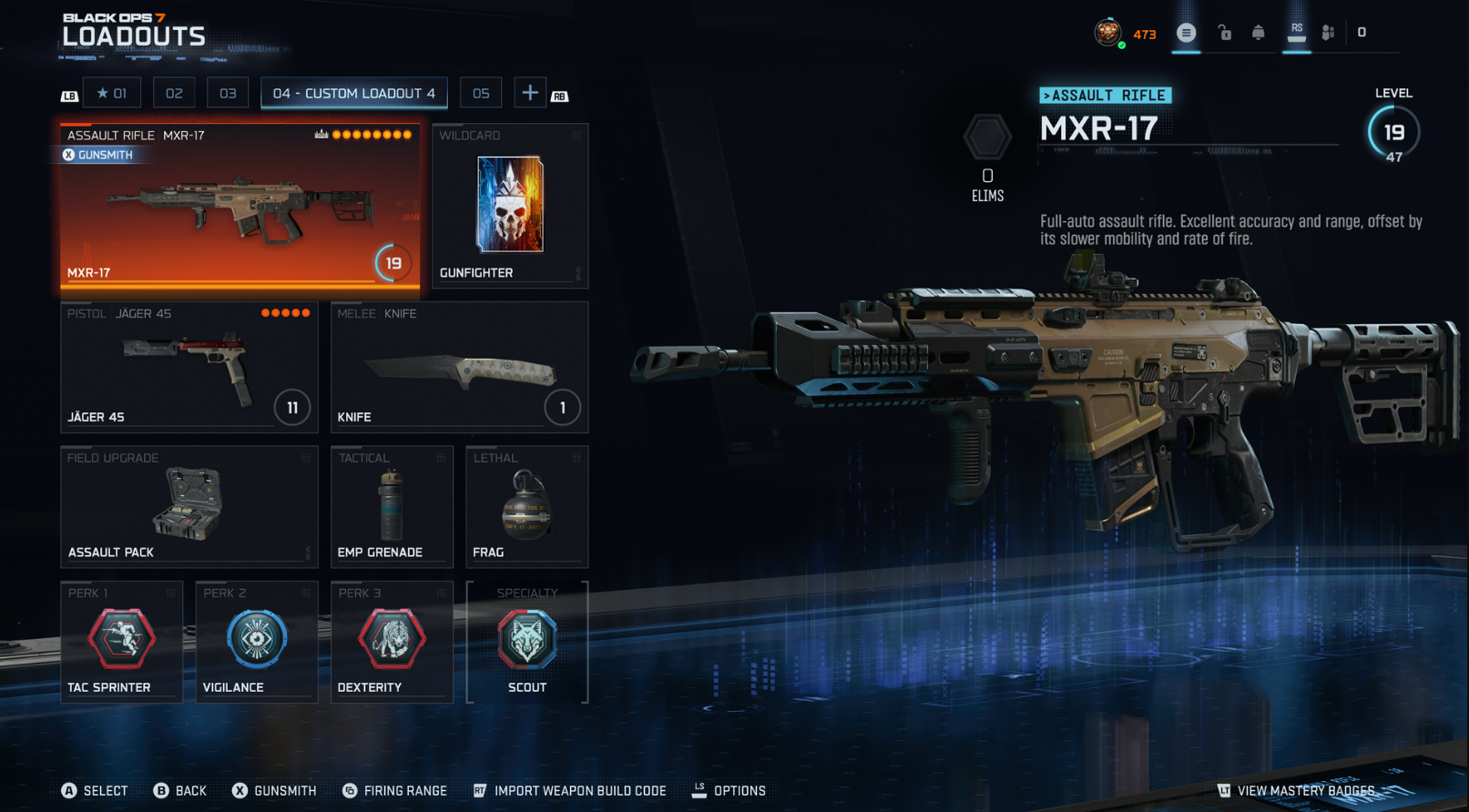Viewport: 1469px width, 812px height.
Task: Select the EMP Grenade tactical slot
Action: [392, 506]
